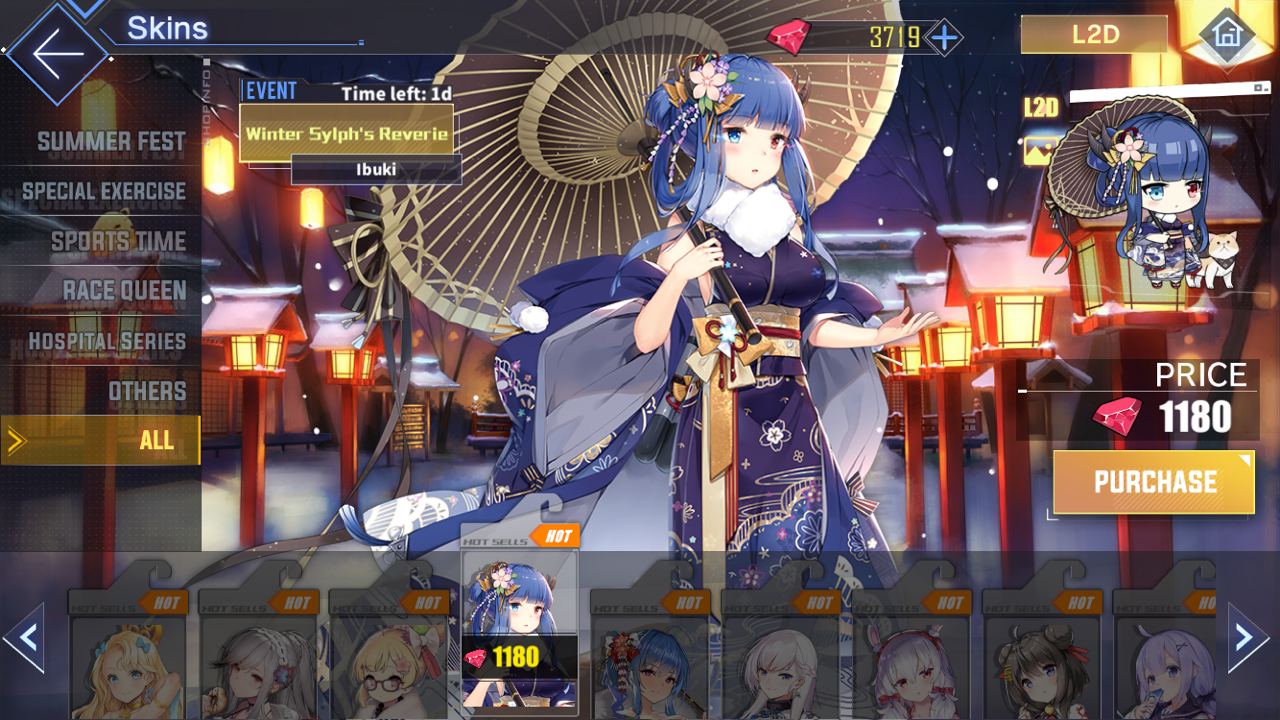Switch to Summer Fest category

coord(110,141)
